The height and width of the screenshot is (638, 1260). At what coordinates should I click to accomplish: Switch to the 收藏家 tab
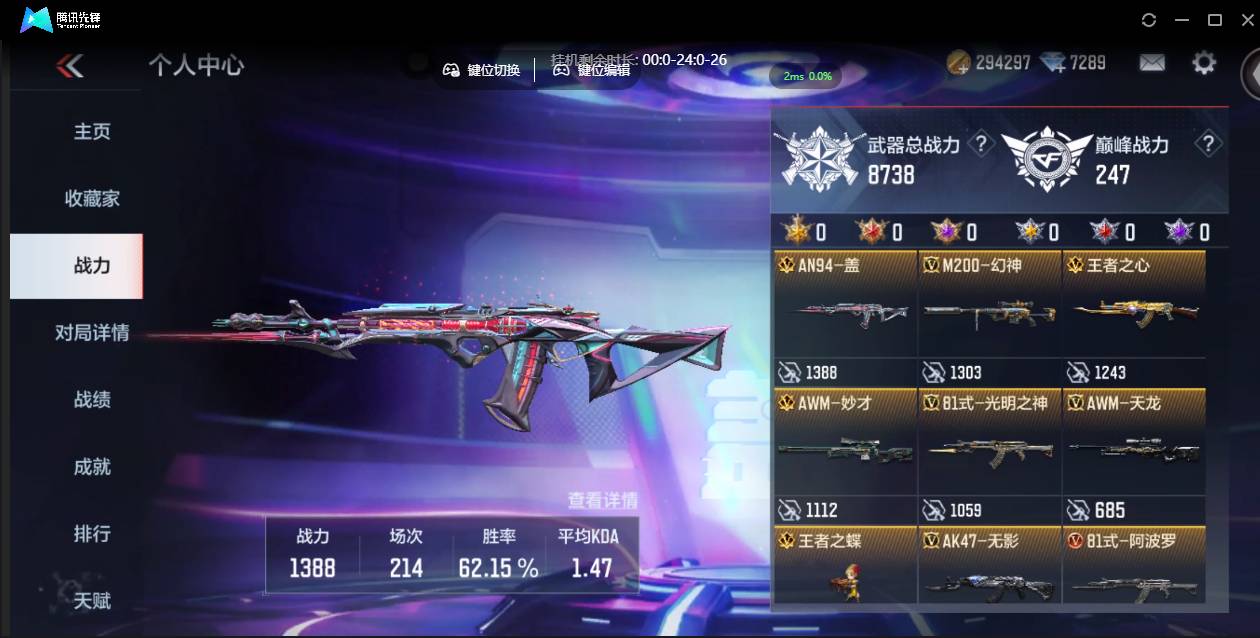click(x=91, y=199)
